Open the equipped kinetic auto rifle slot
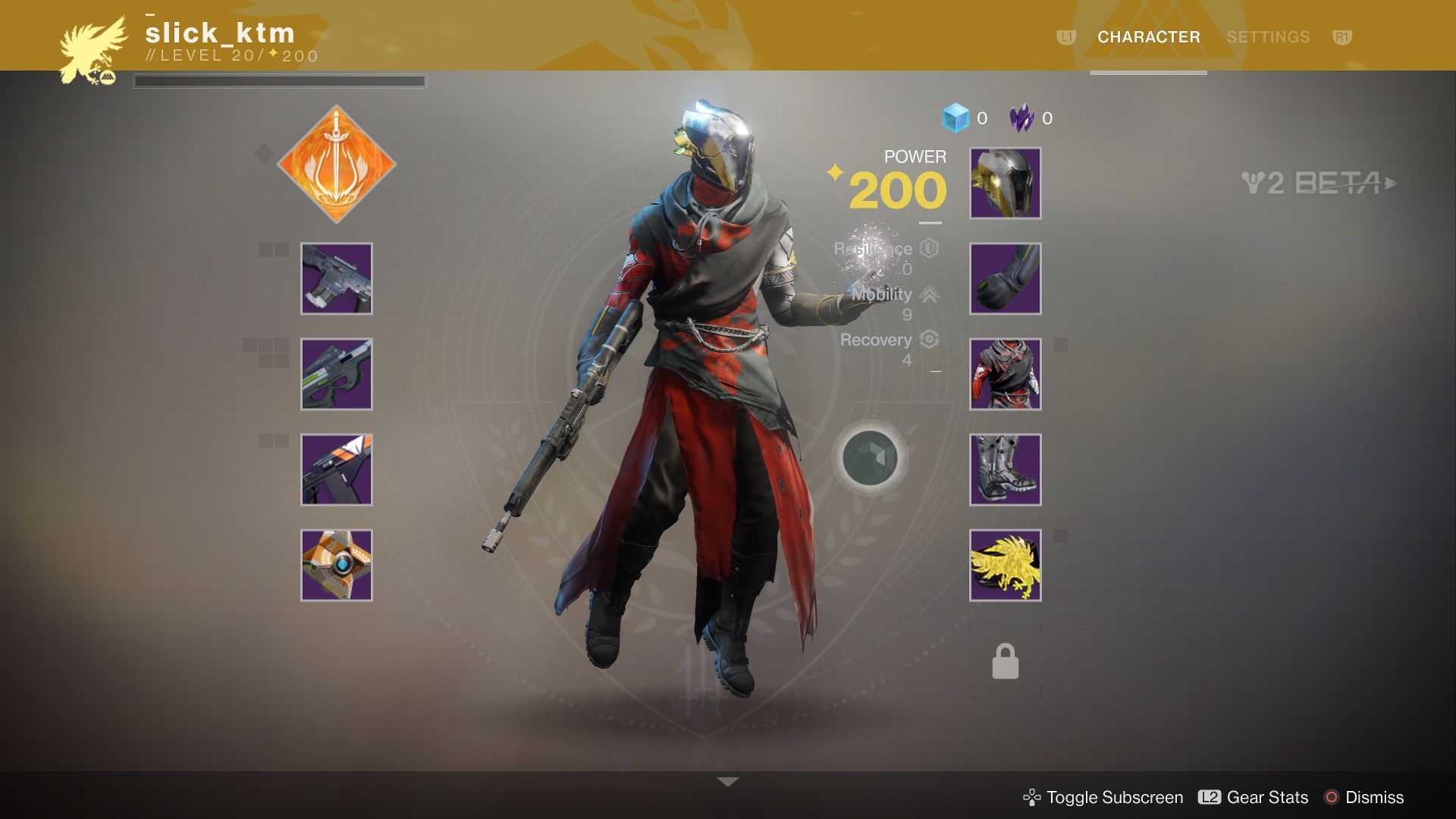 [x=337, y=279]
